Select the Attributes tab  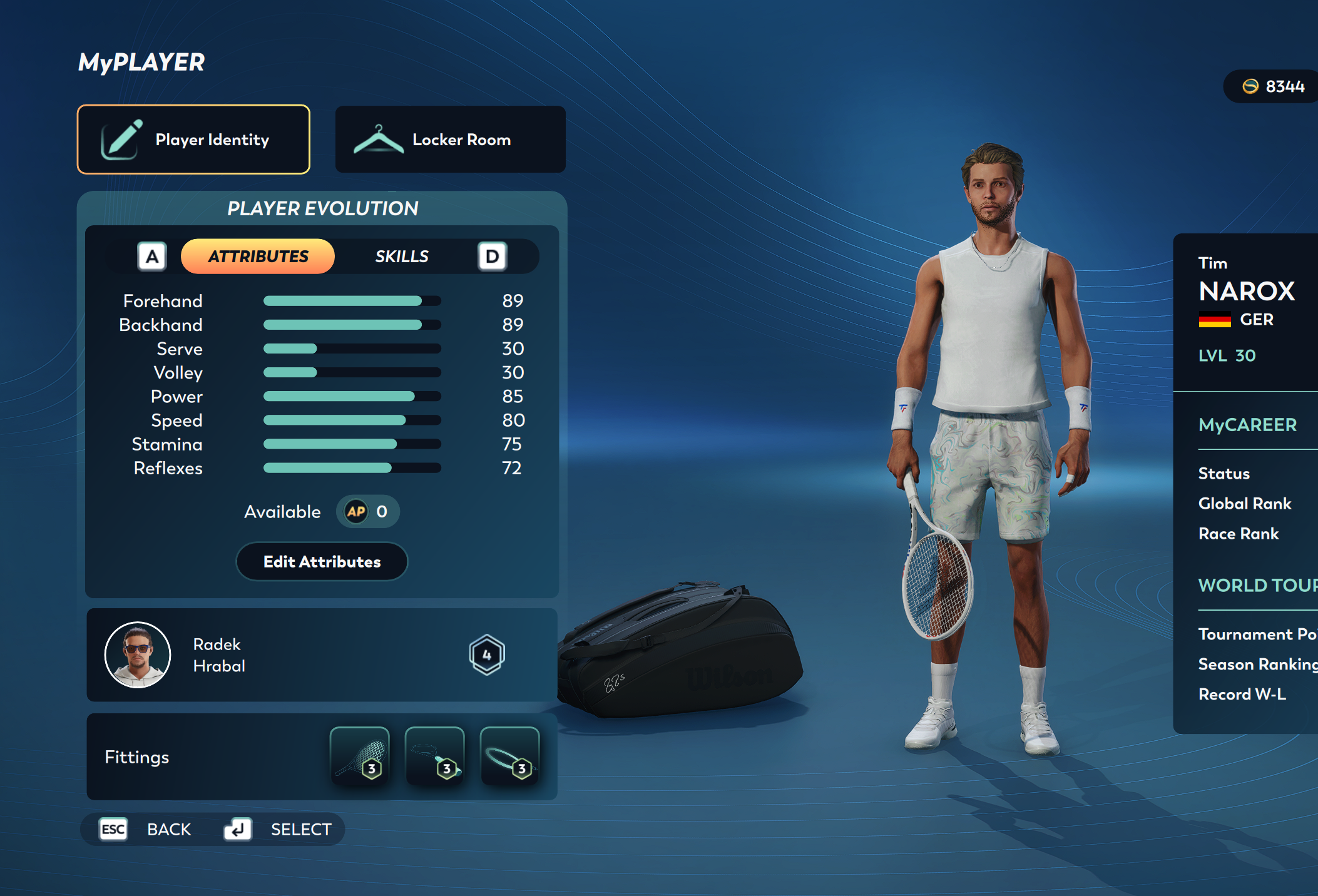[x=258, y=257]
